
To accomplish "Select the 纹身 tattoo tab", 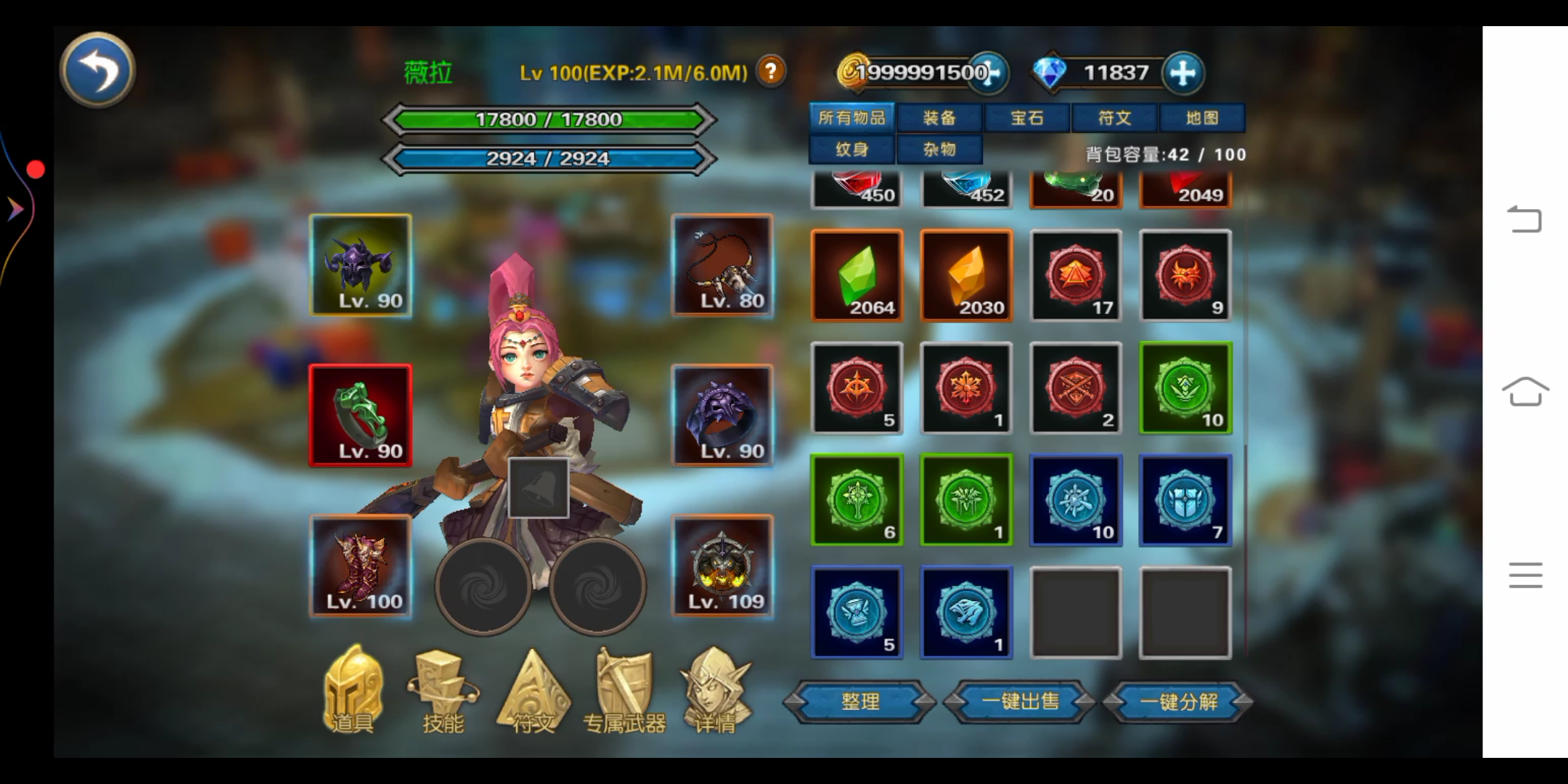I will click(852, 150).
